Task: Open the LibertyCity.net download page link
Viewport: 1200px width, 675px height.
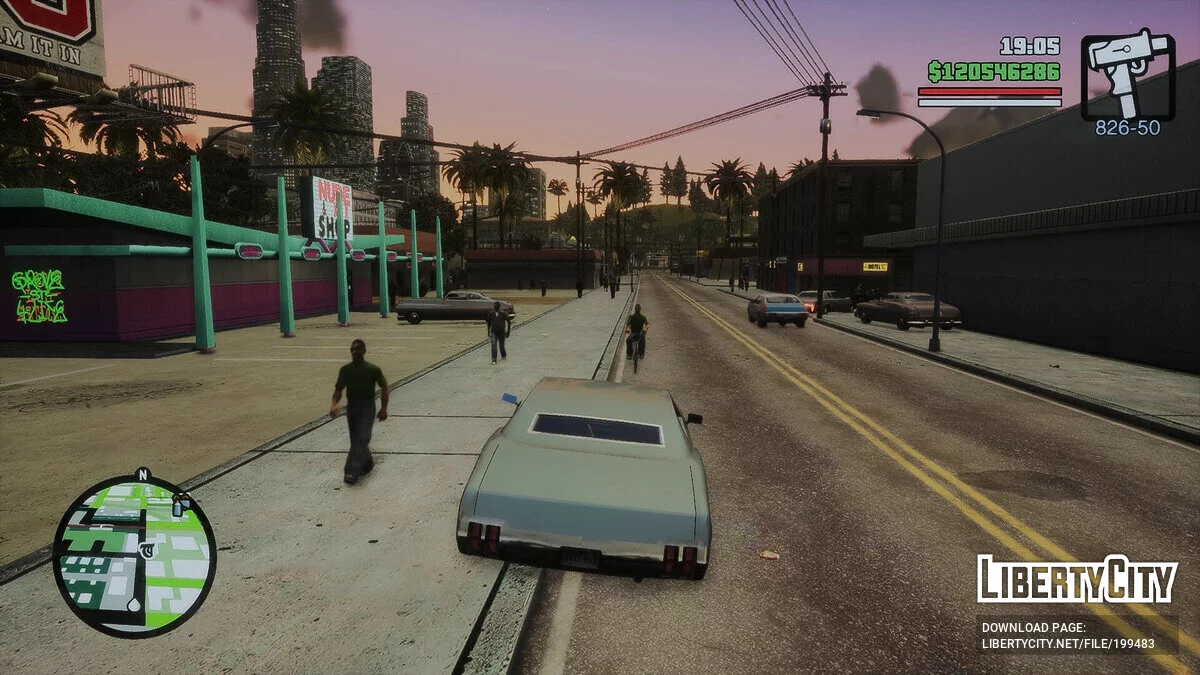Action: pos(1067,645)
